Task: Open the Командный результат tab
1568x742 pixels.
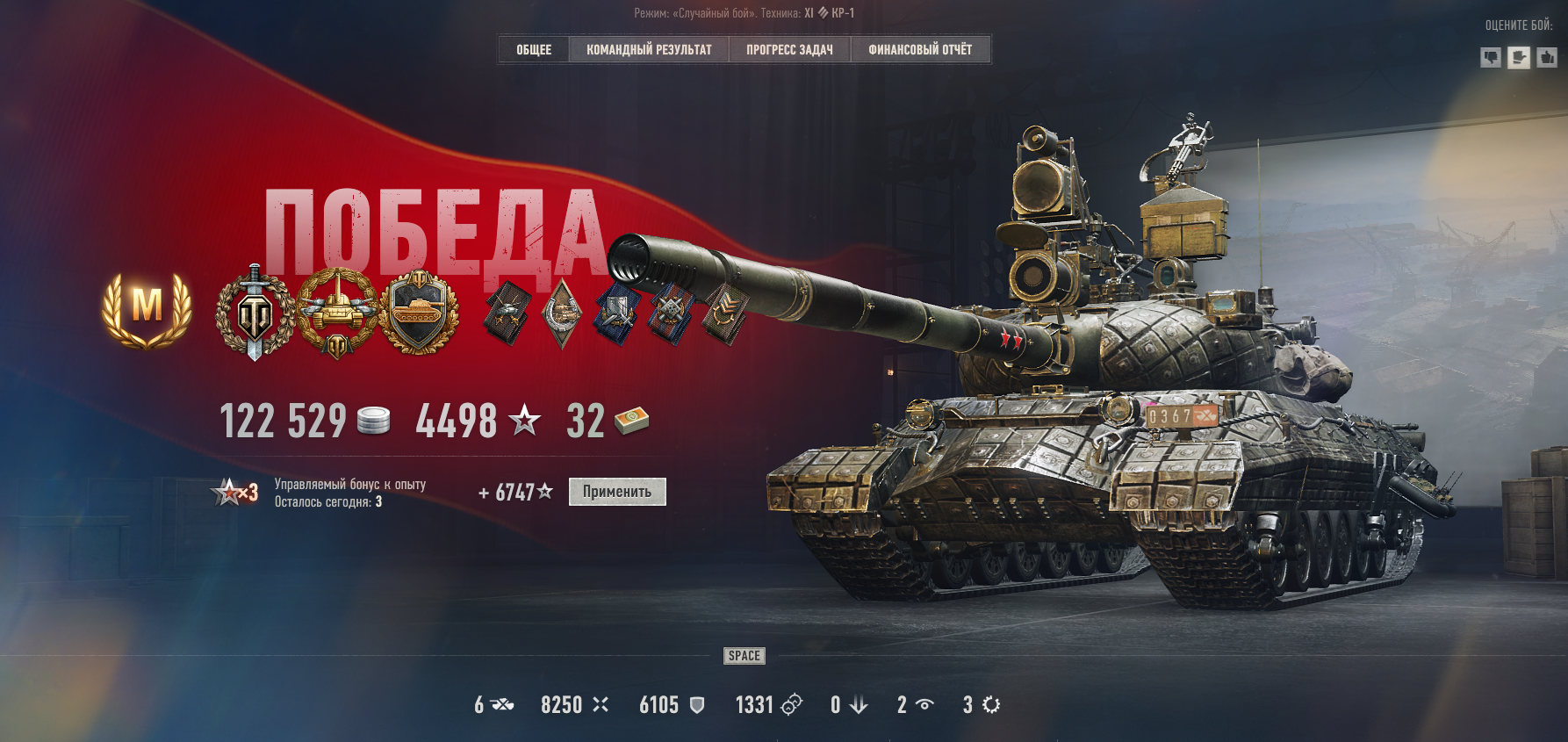Action: pyautogui.click(x=649, y=50)
